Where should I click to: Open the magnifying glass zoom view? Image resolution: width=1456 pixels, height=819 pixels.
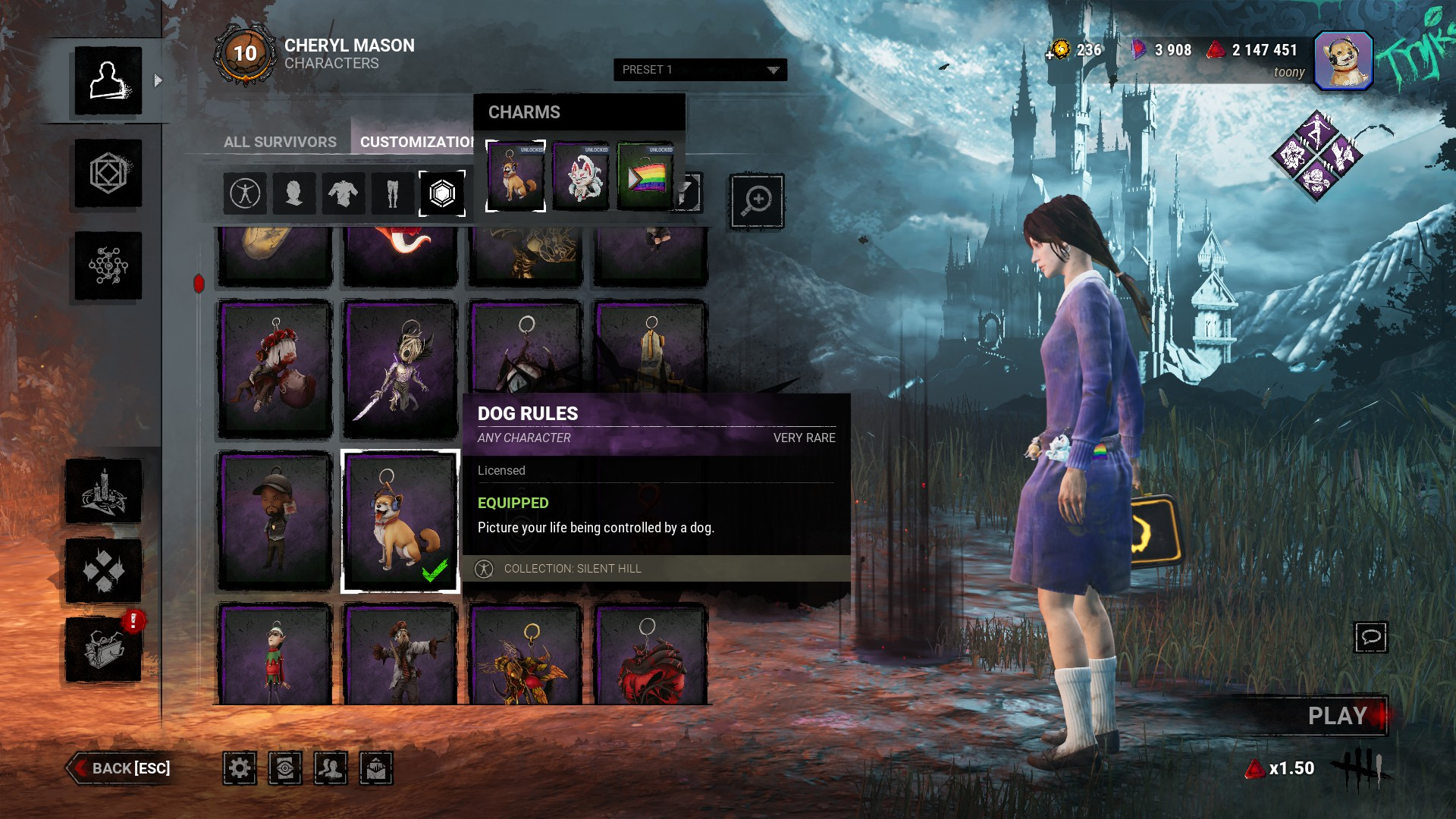click(756, 201)
